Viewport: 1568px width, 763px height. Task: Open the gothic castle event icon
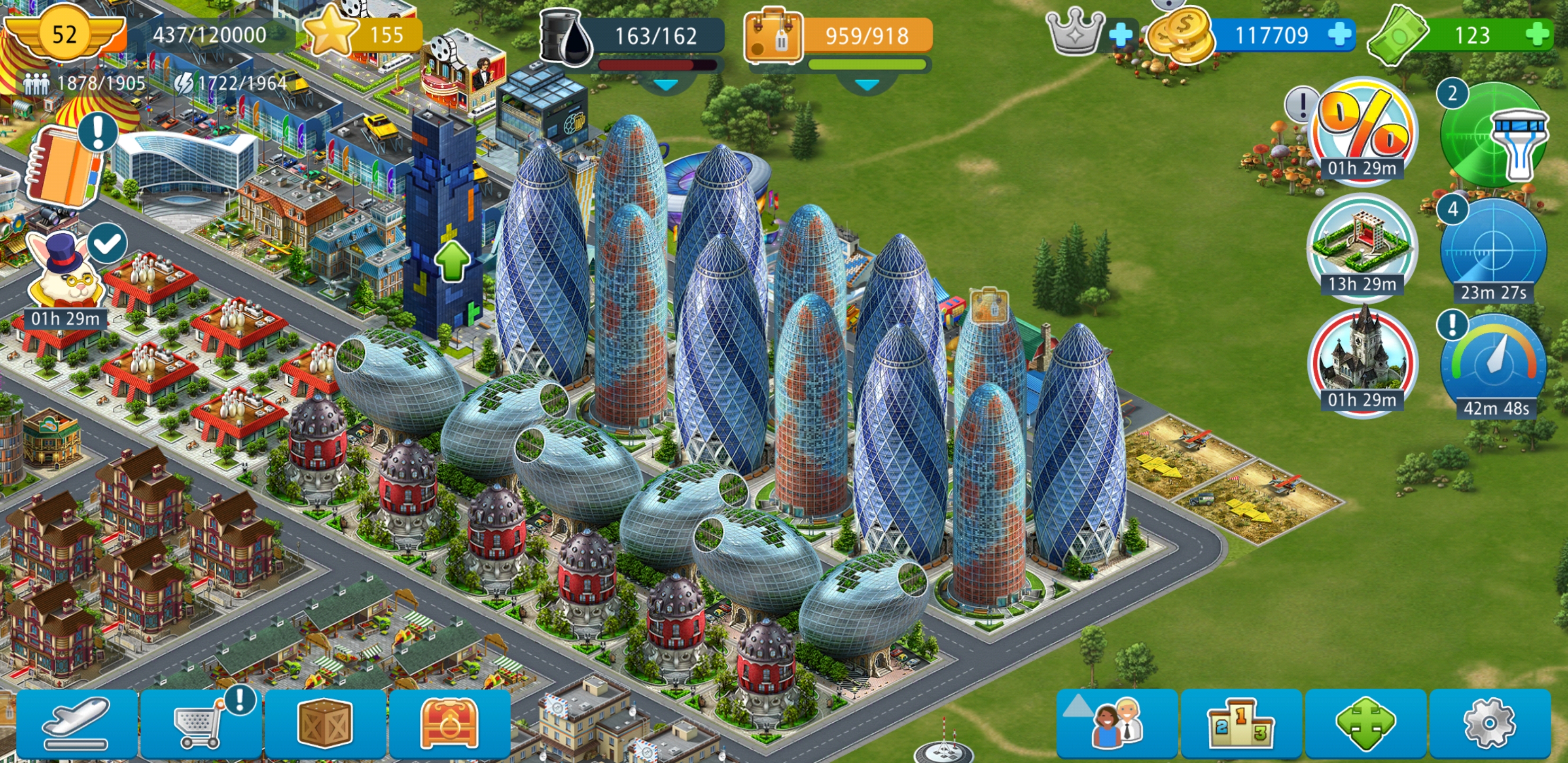coord(1362,359)
